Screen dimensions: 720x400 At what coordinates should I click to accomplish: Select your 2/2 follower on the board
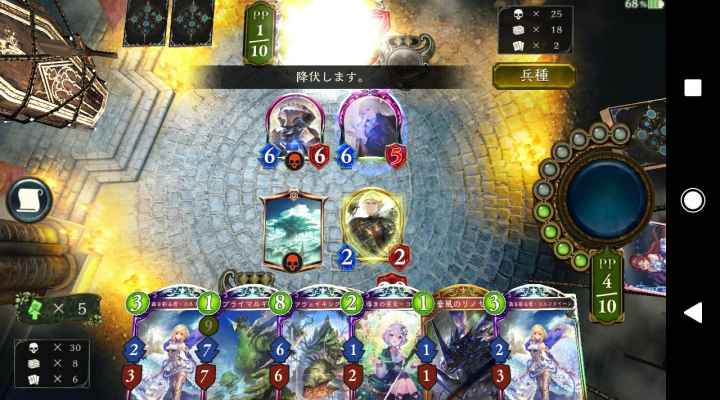pyautogui.click(x=372, y=227)
